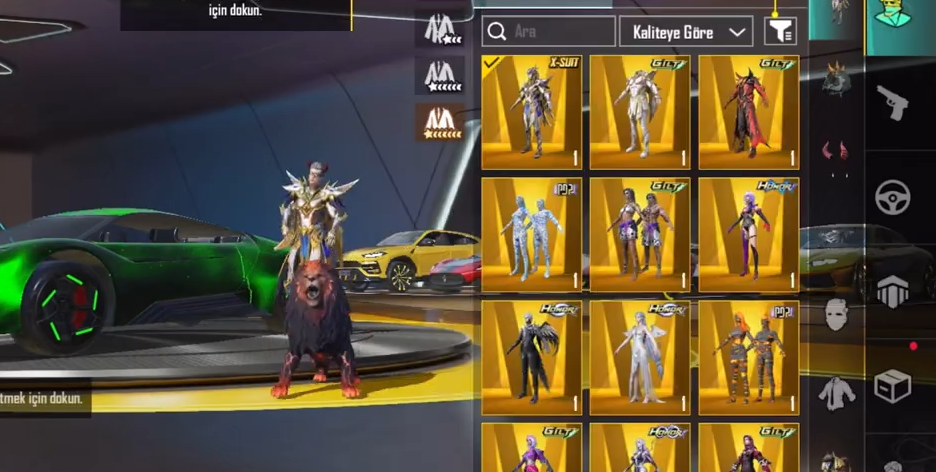Open the pistol weapons category
Screen dimensions: 936x472
[x=892, y=101]
